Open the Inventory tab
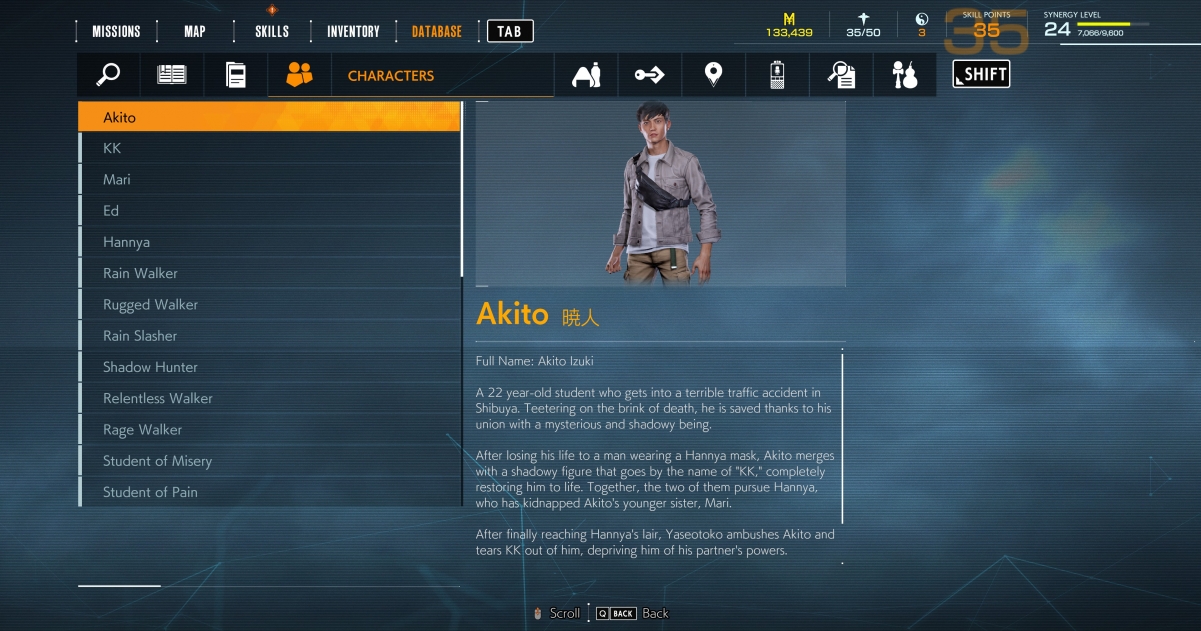 [353, 31]
